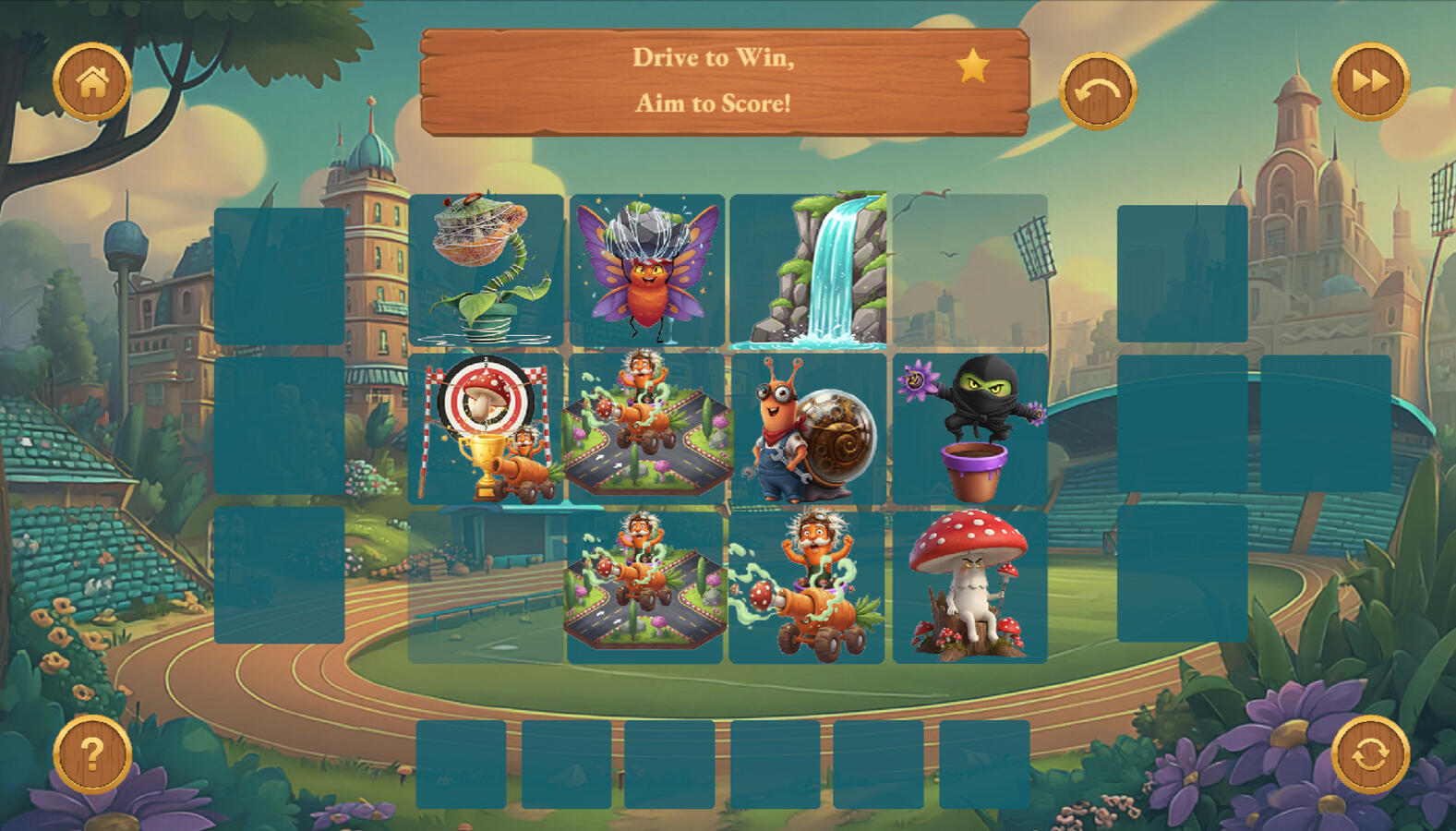Select the carnivorous plant tile
The image size is (1456, 831).
486,270
